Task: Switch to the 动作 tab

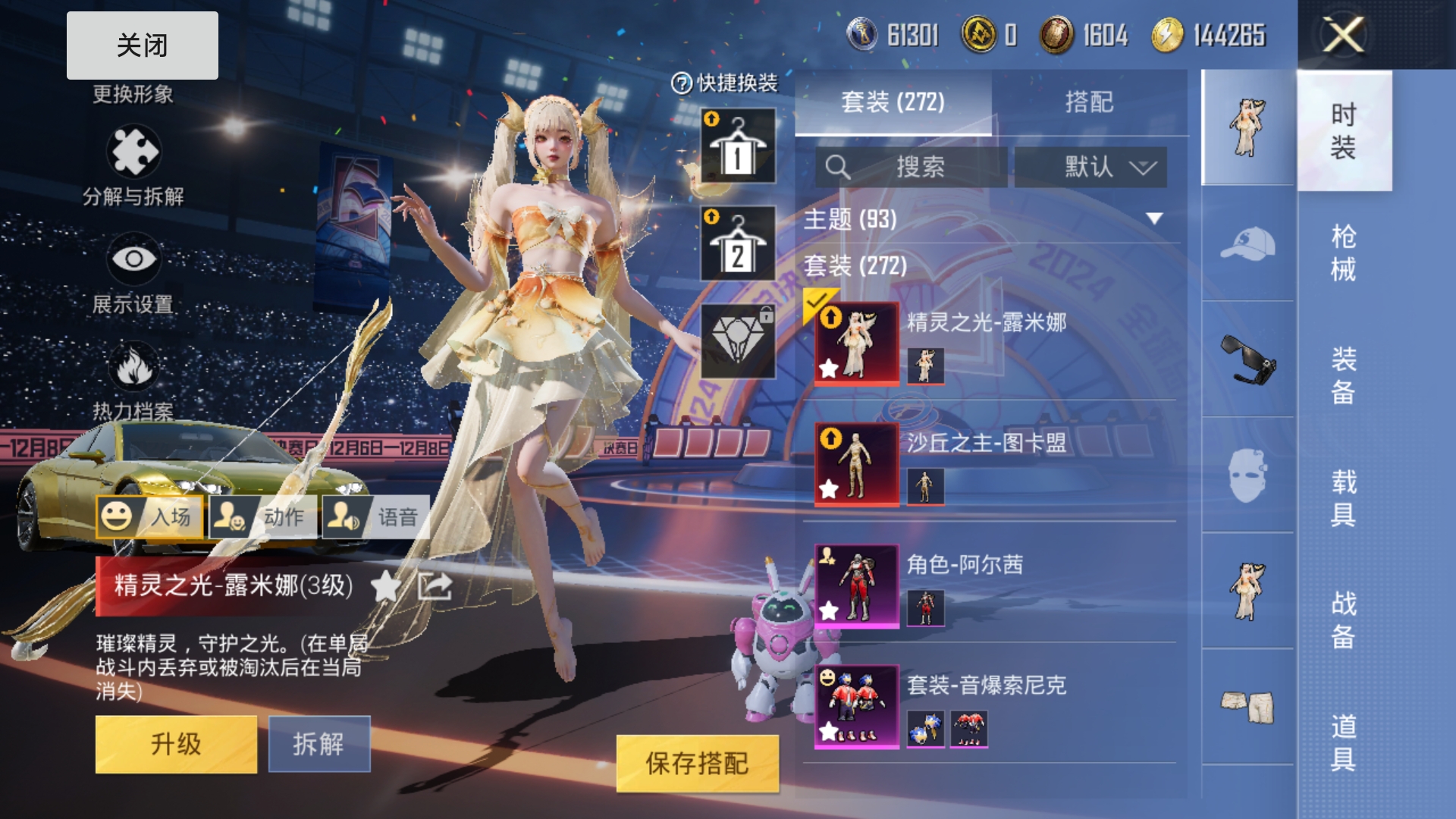Action: 263,517
